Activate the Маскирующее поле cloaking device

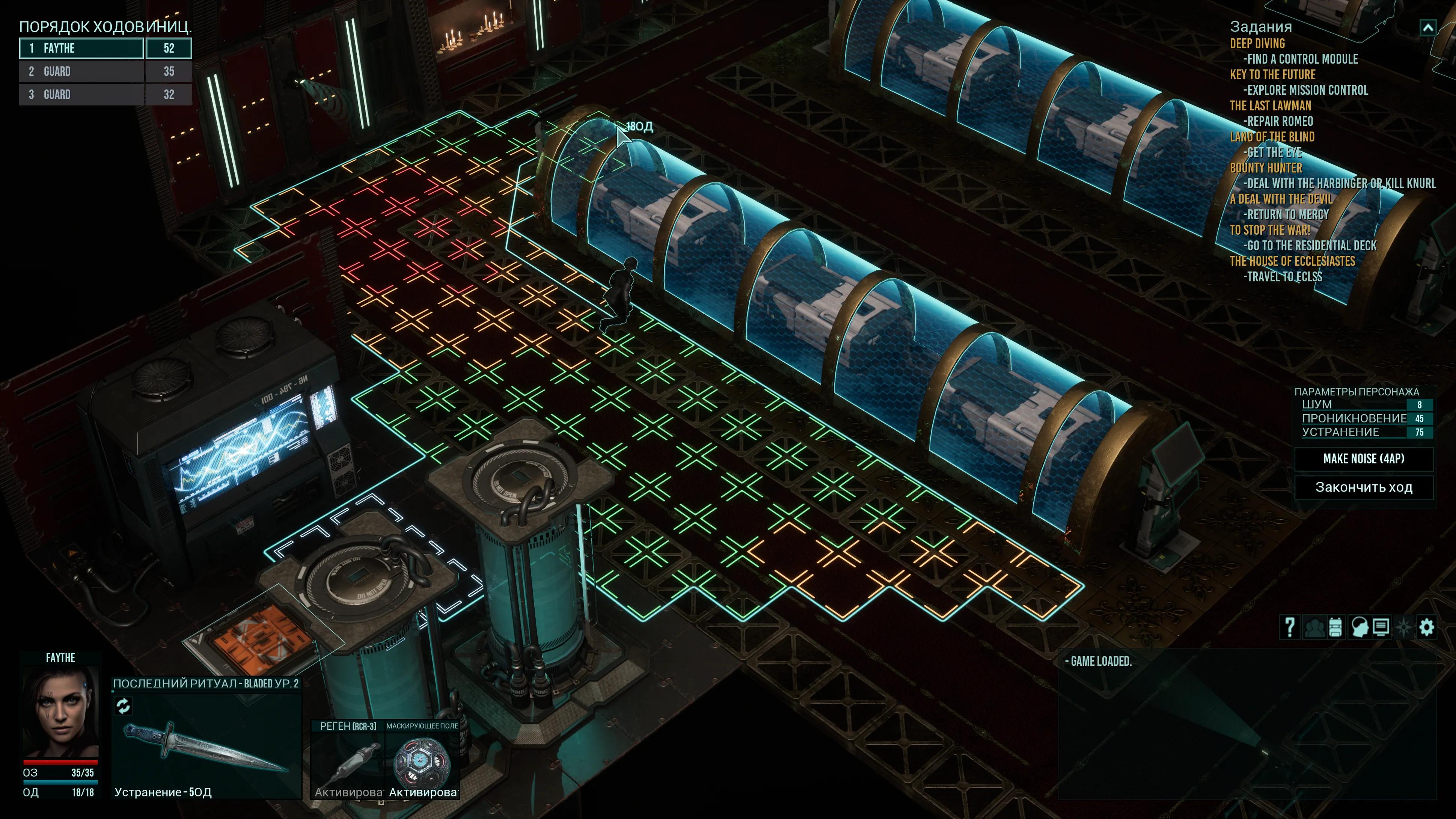coord(422,760)
